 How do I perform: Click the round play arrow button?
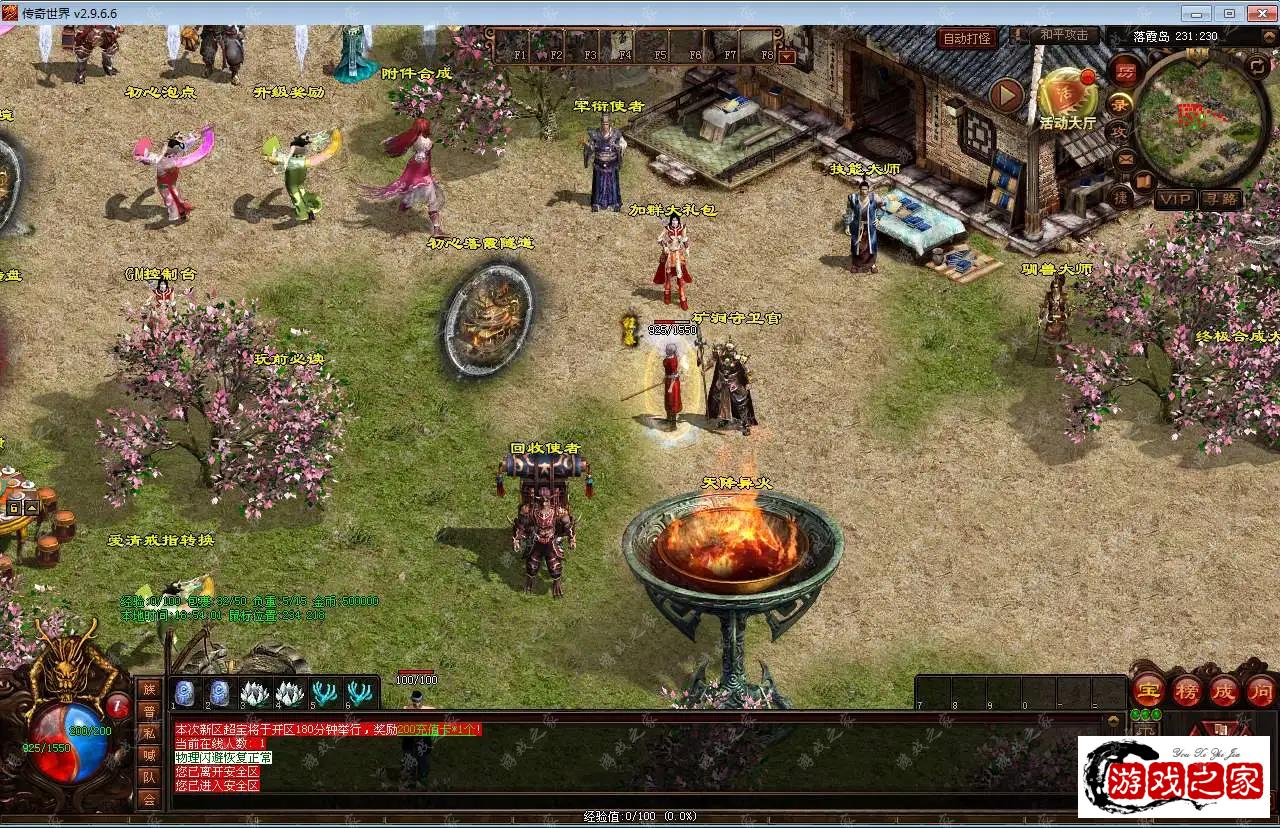(x=1007, y=96)
